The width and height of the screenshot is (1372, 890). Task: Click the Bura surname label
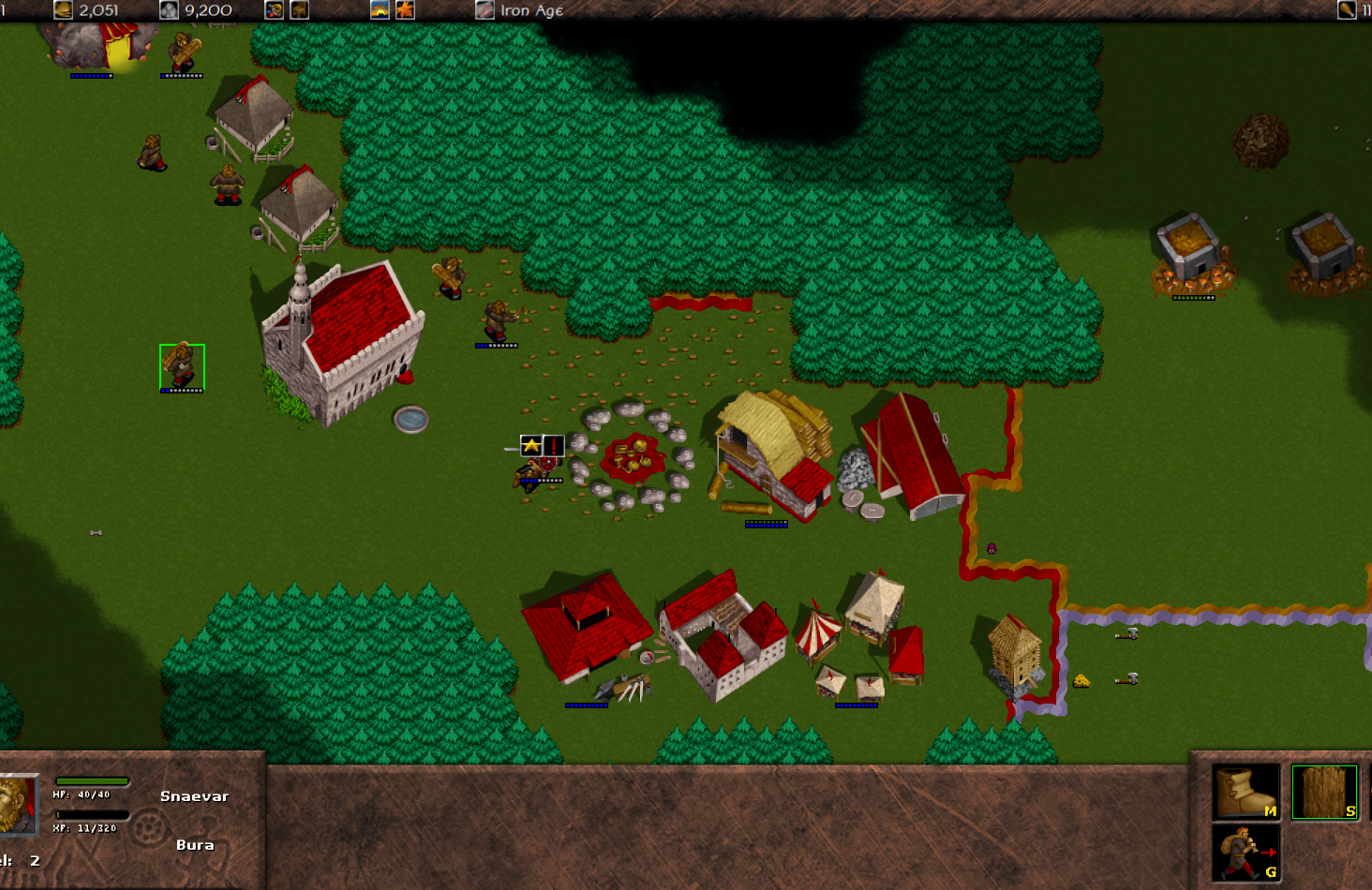click(x=195, y=844)
